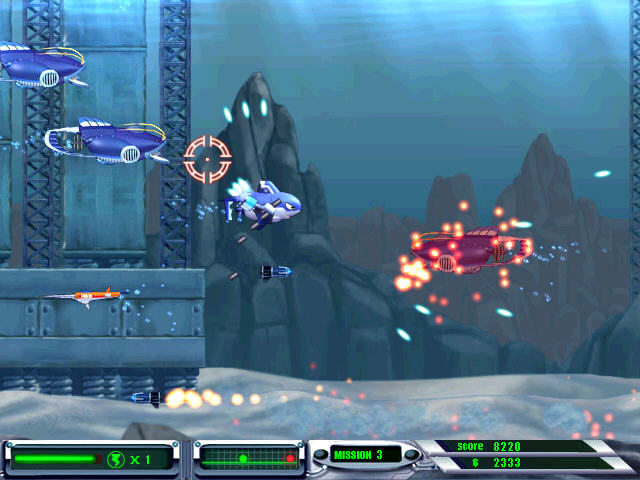
Task: Select the Mission 3 indicator
Action: coord(357,455)
